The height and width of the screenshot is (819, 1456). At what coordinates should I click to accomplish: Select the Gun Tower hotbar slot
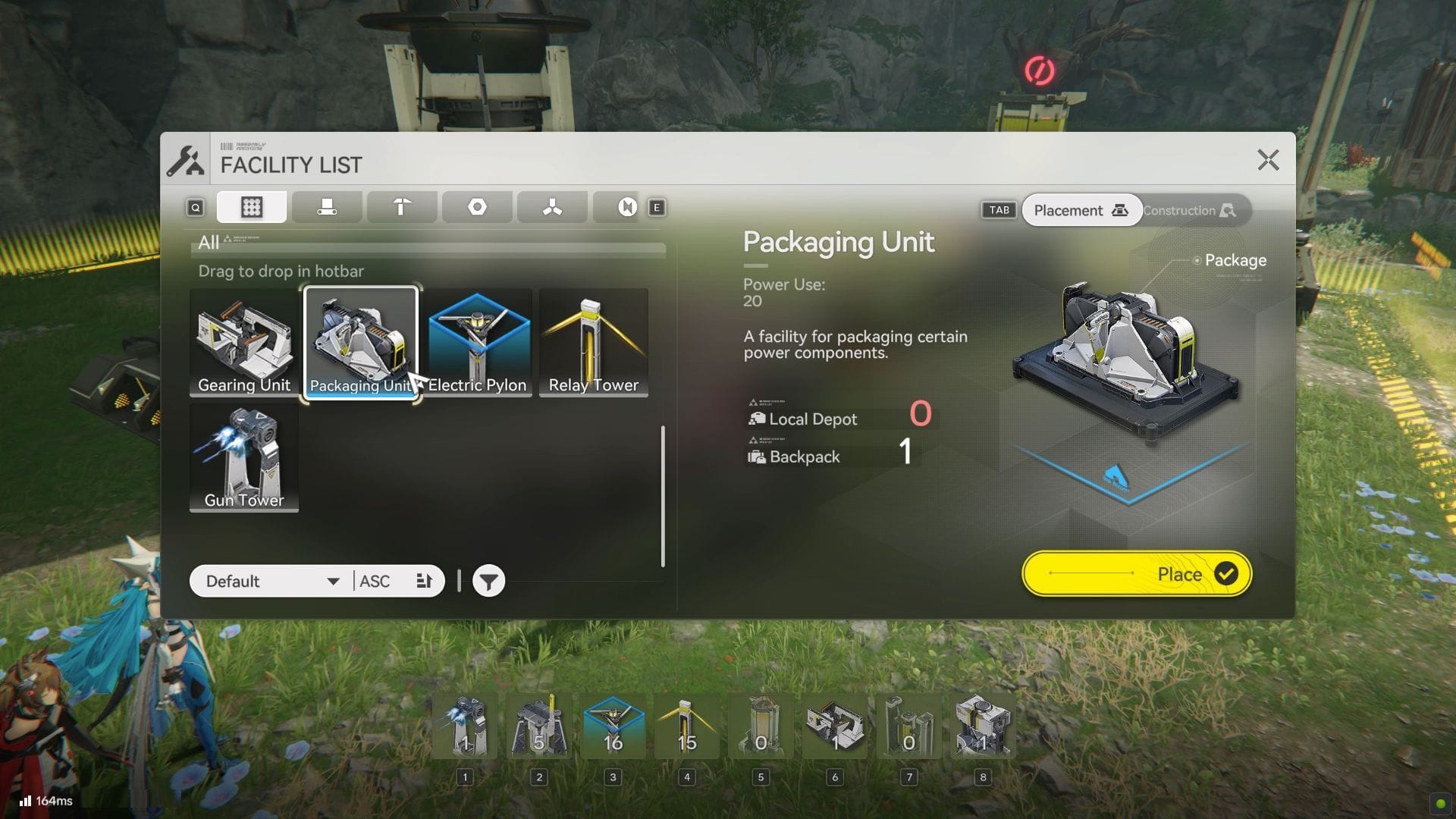point(465,726)
